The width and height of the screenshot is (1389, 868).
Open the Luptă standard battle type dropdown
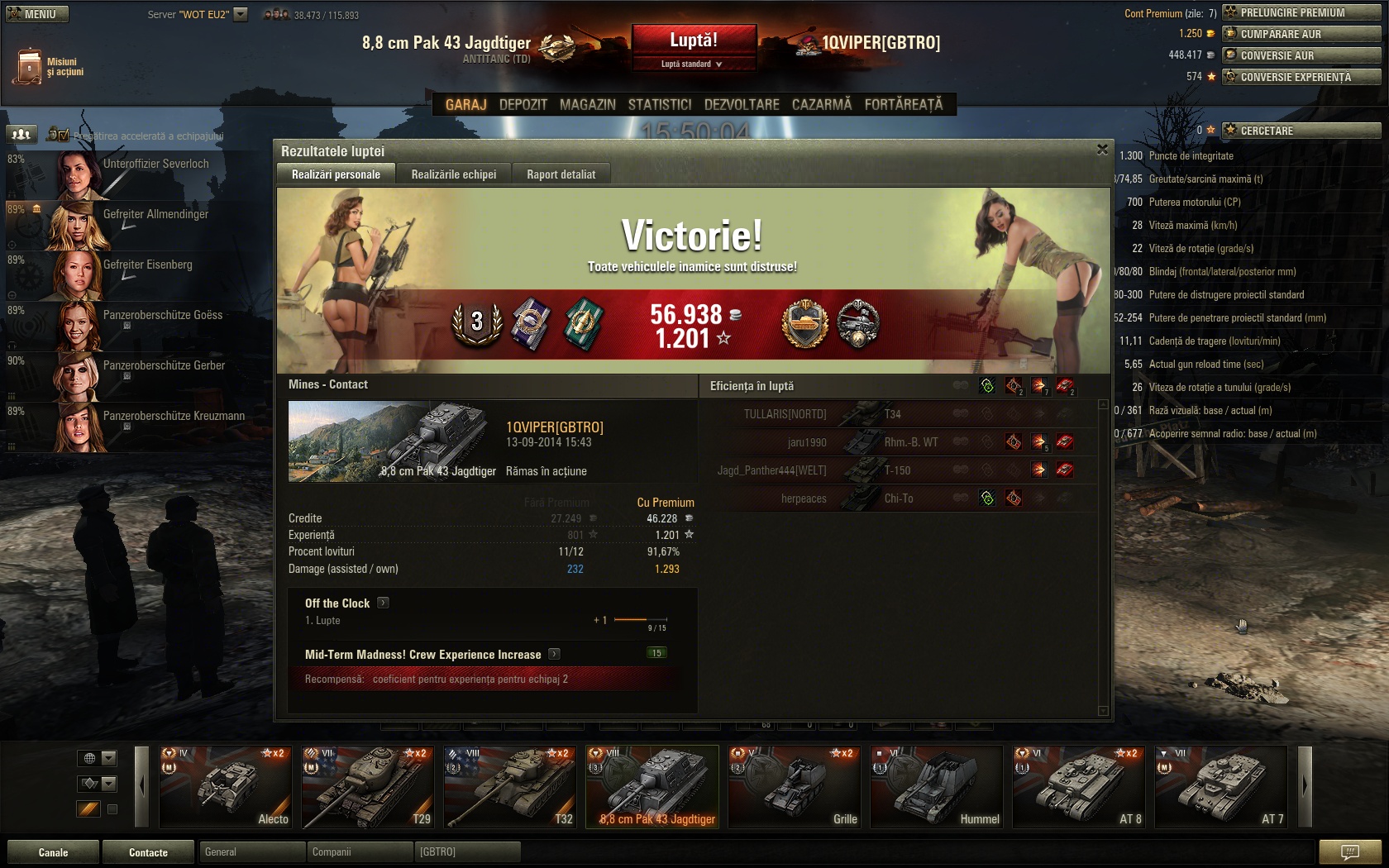(x=693, y=64)
